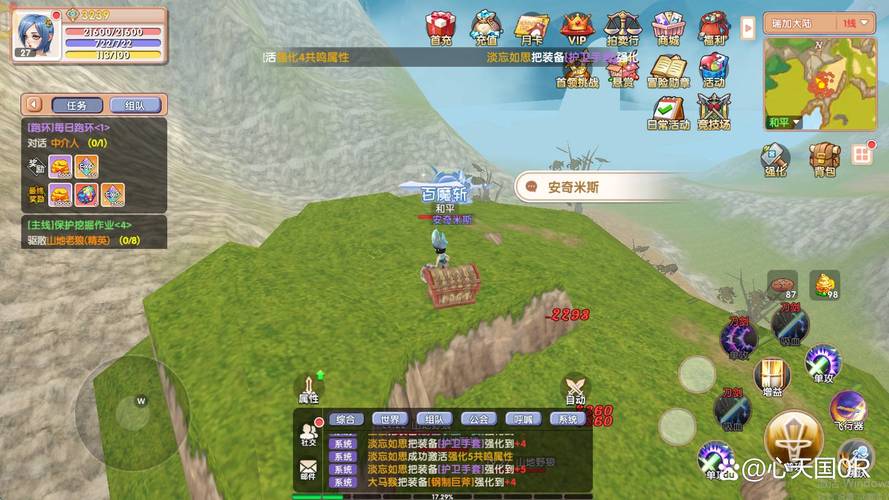Open the 背包 backpack
The height and width of the screenshot is (500, 889).
click(x=824, y=160)
